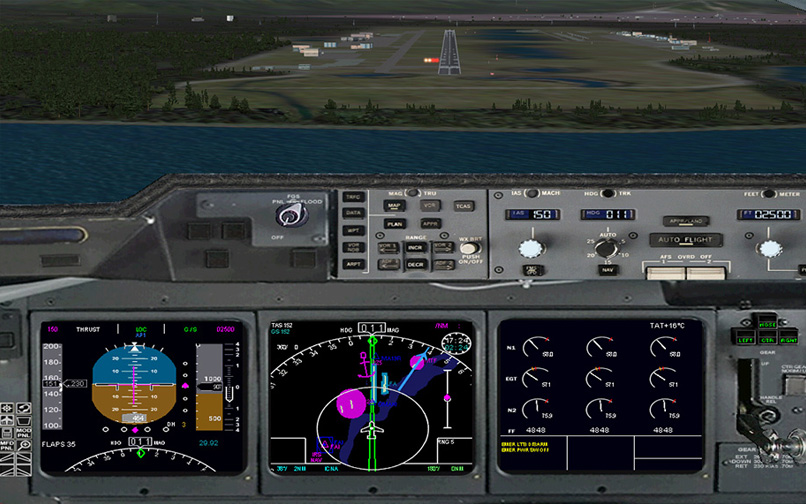
Task: Click the WX BRT push on/off knob
Action: click(x=469, y=248)
